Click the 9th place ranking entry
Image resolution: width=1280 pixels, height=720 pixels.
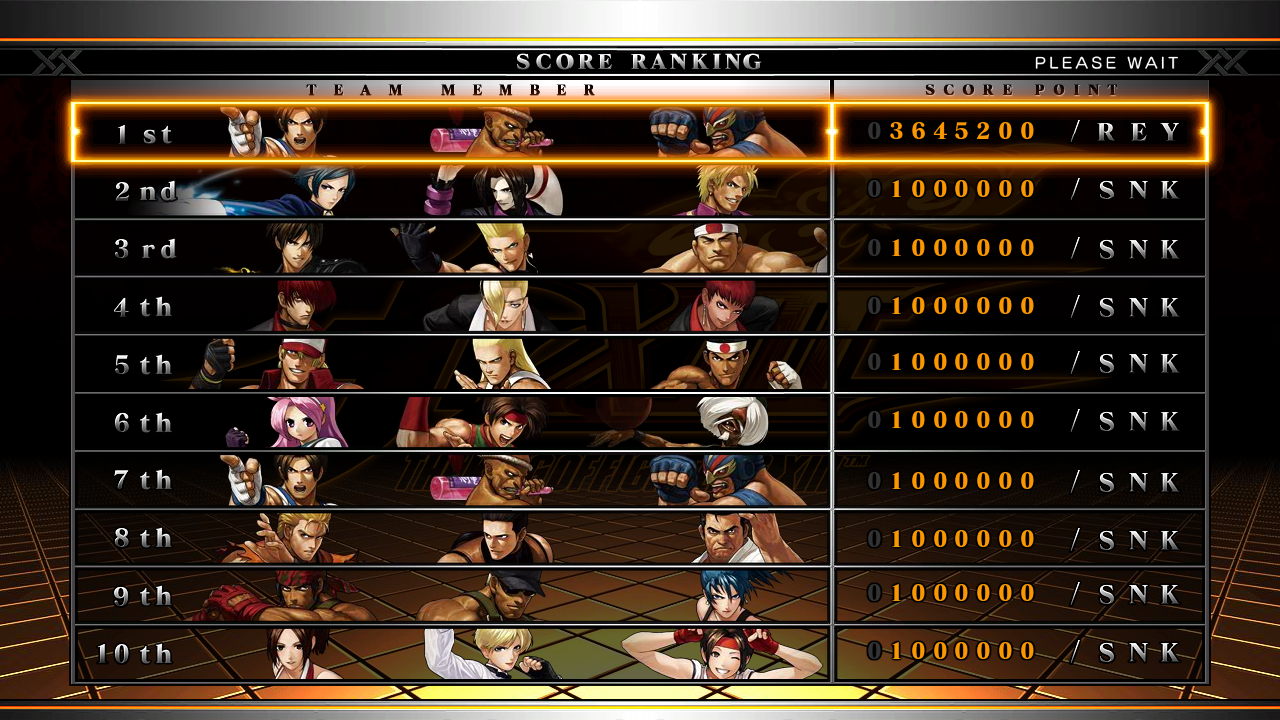(640, 595)
